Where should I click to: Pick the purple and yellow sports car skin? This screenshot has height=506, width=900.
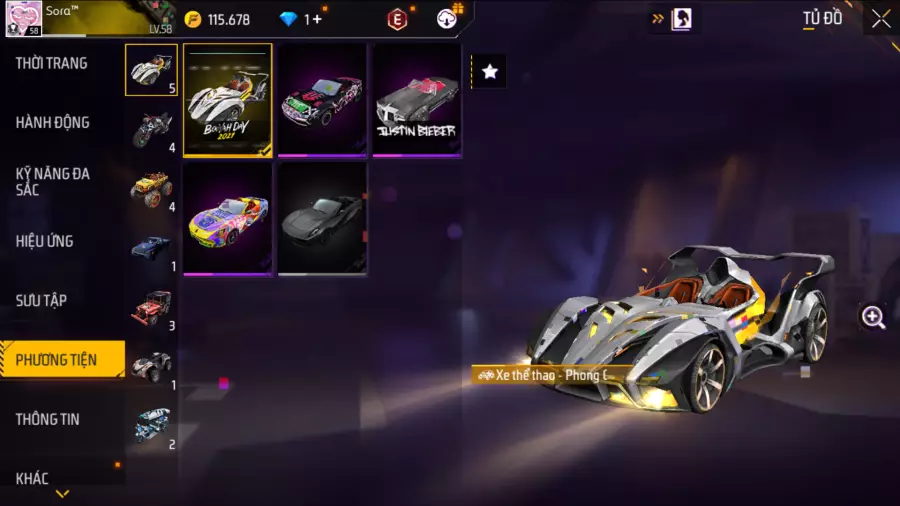tap(228, 218)
